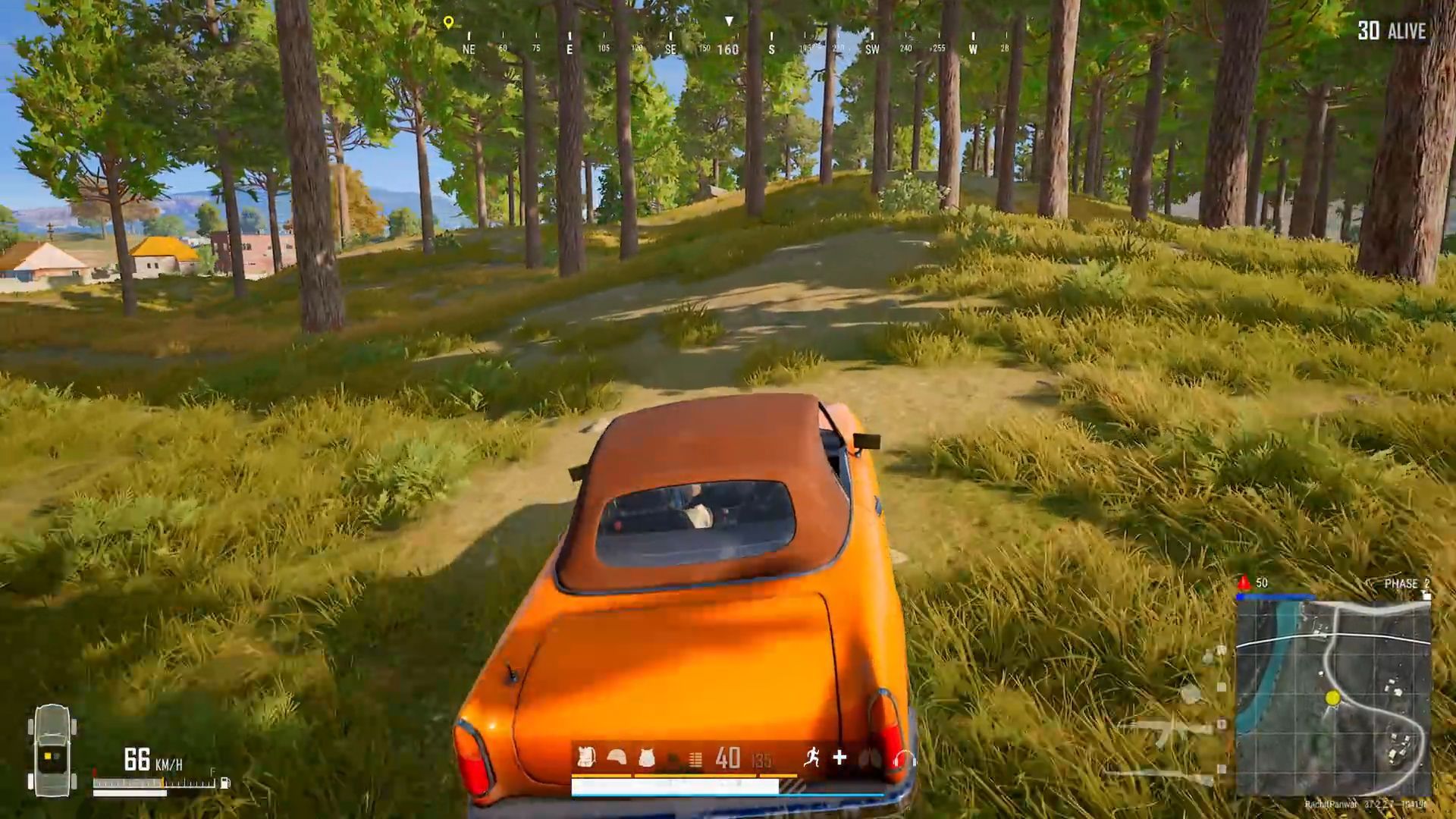The height and width of the screenshot is (819, 1456).
Task: Click the fuel pump icon
Action: 224,783
